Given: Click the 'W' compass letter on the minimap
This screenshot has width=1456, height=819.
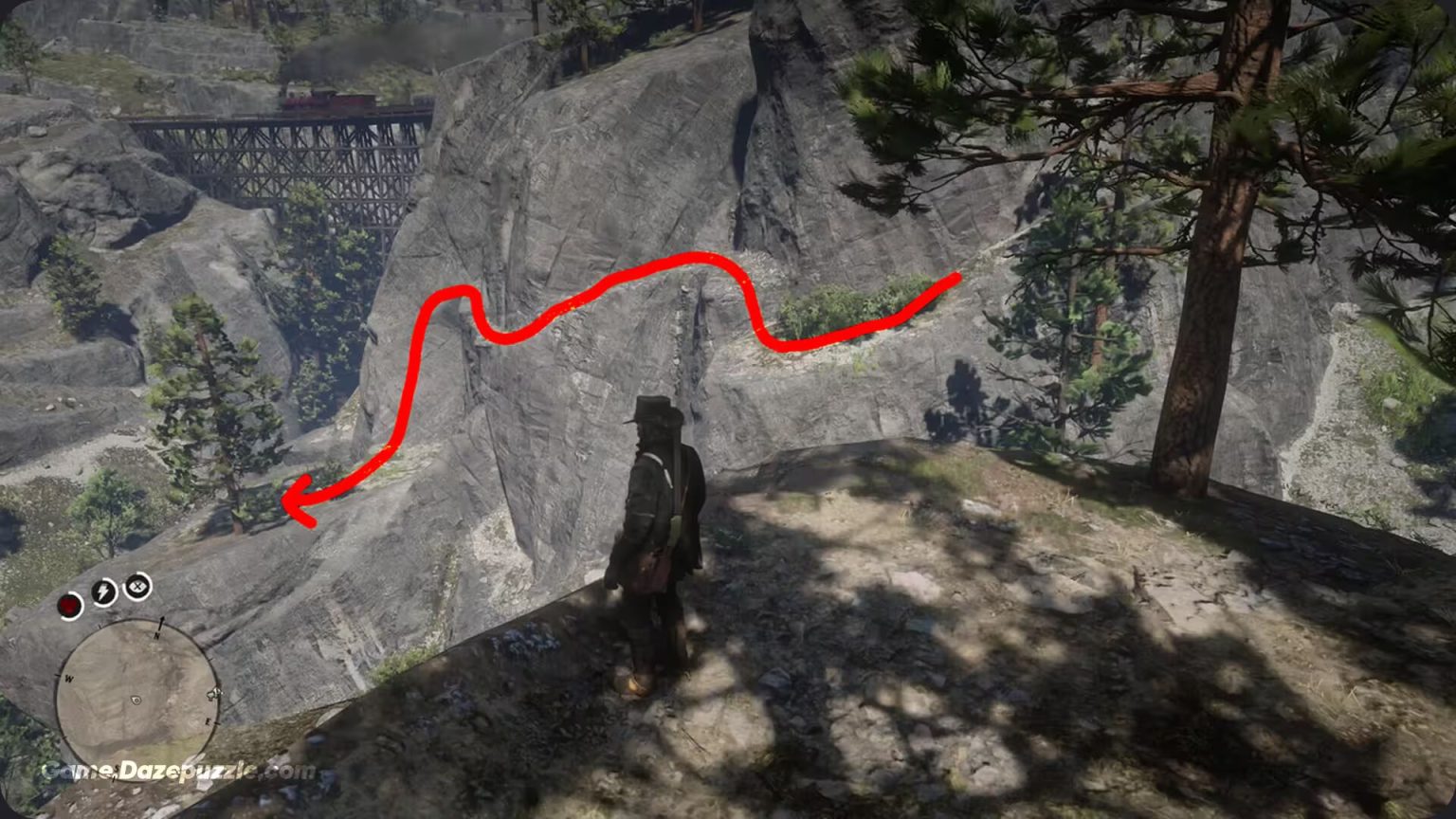Looking at the screenshot, I should tap(68, 679).
